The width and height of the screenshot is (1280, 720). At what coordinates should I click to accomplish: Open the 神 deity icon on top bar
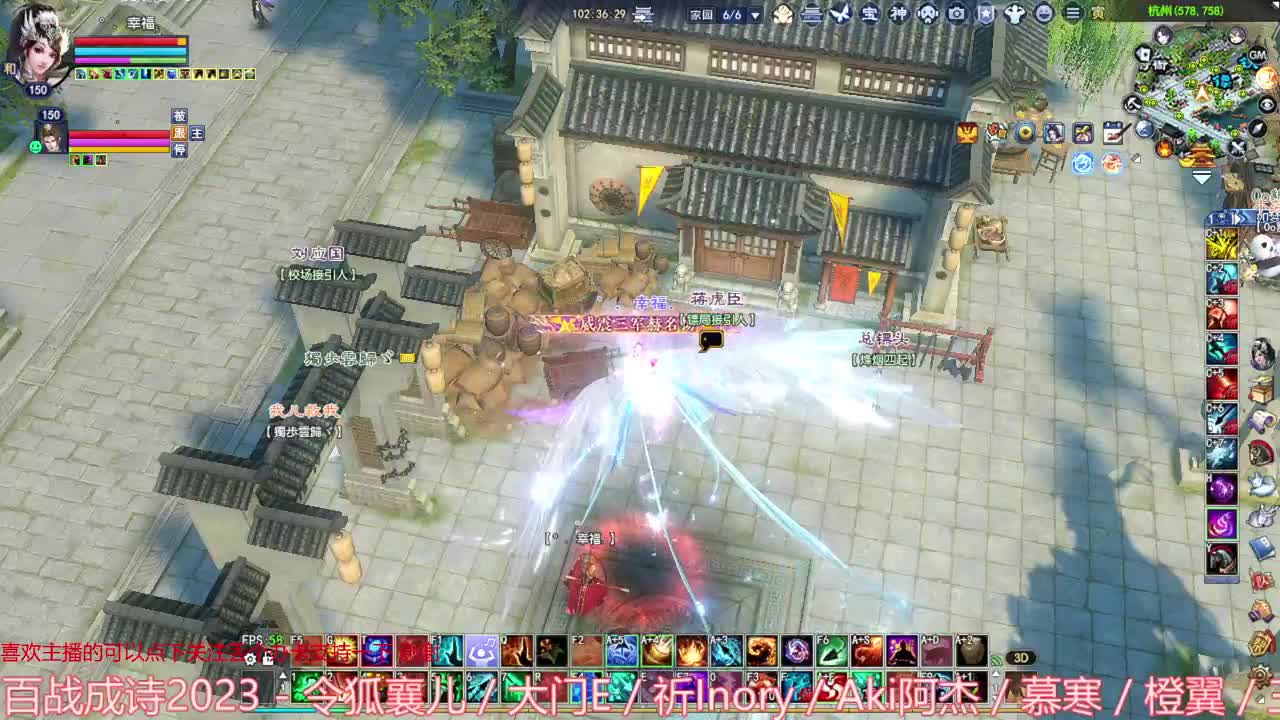click(x=899, y=13)
